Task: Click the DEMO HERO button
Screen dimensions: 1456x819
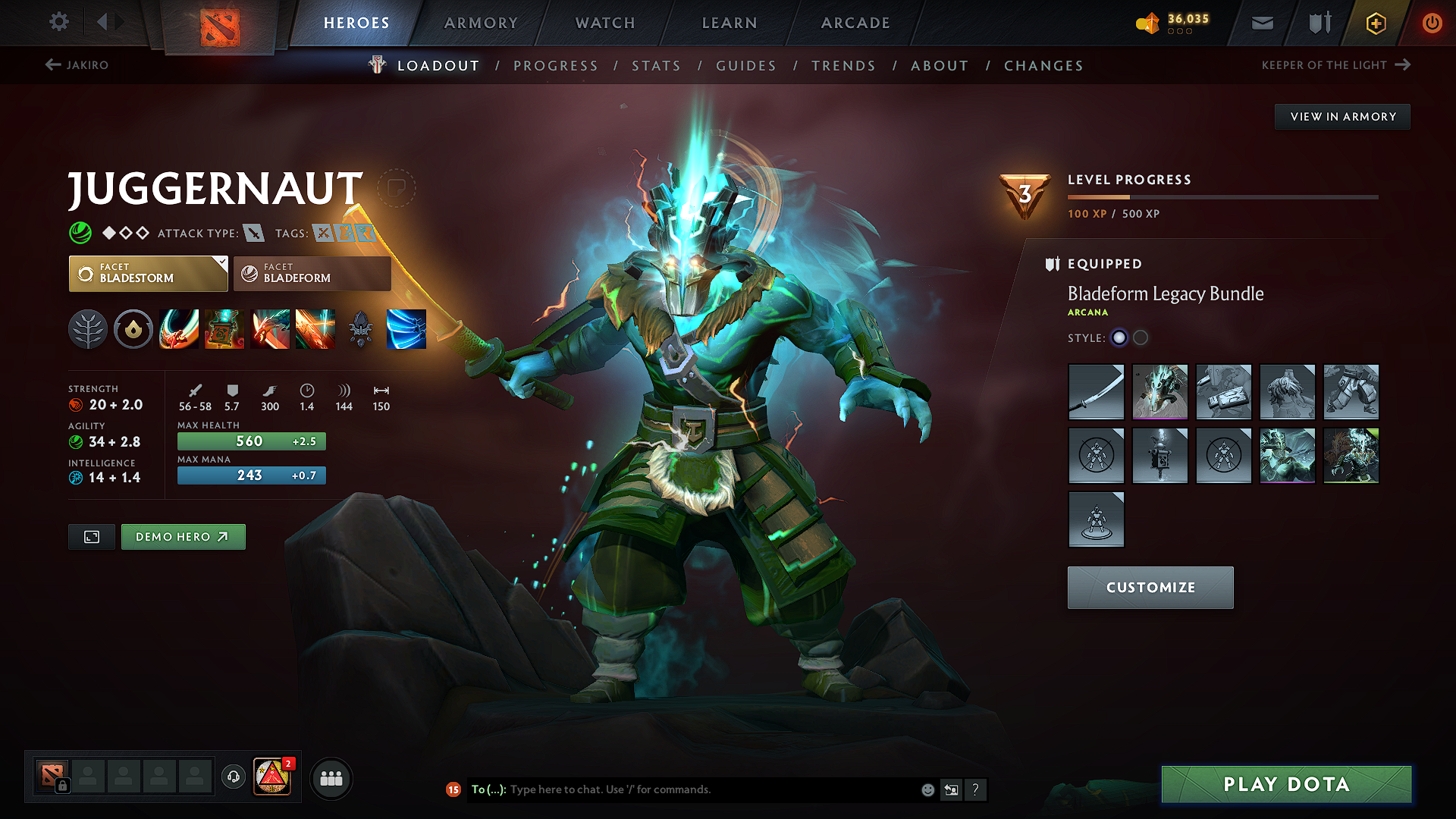Action: 183,536
